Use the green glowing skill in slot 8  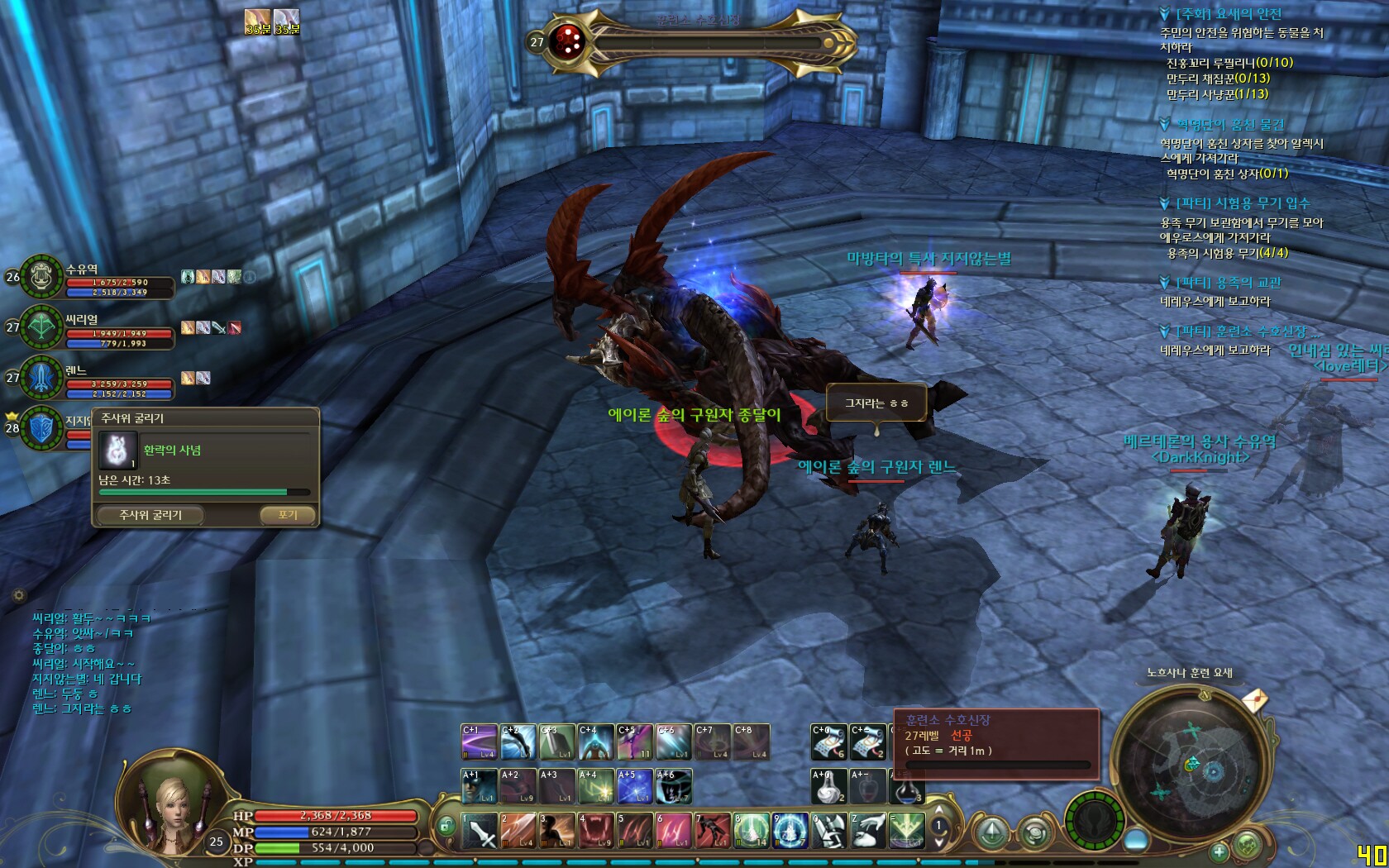(752, 830)
